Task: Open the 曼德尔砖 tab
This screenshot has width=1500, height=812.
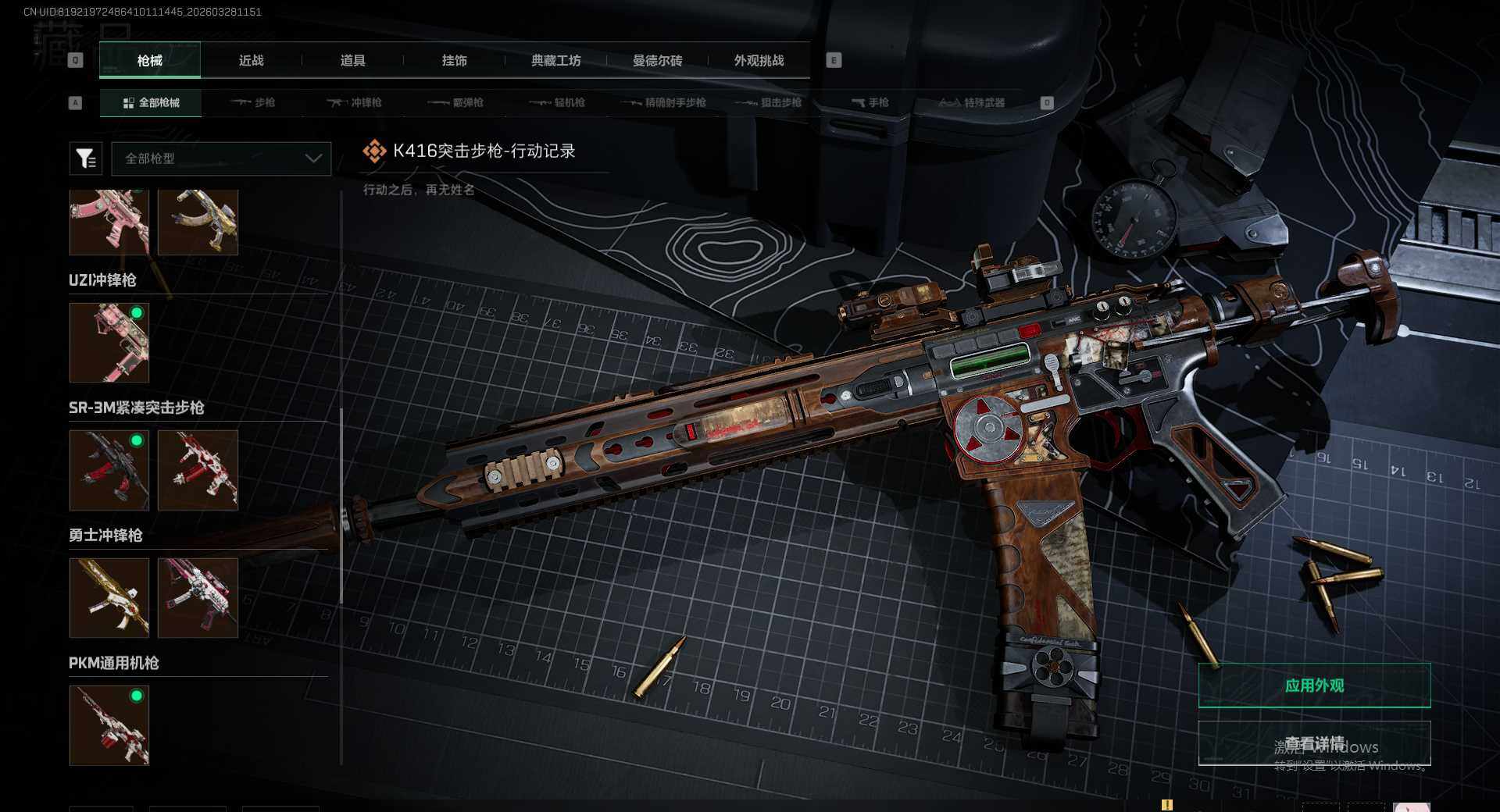Action: coord(657,60)
